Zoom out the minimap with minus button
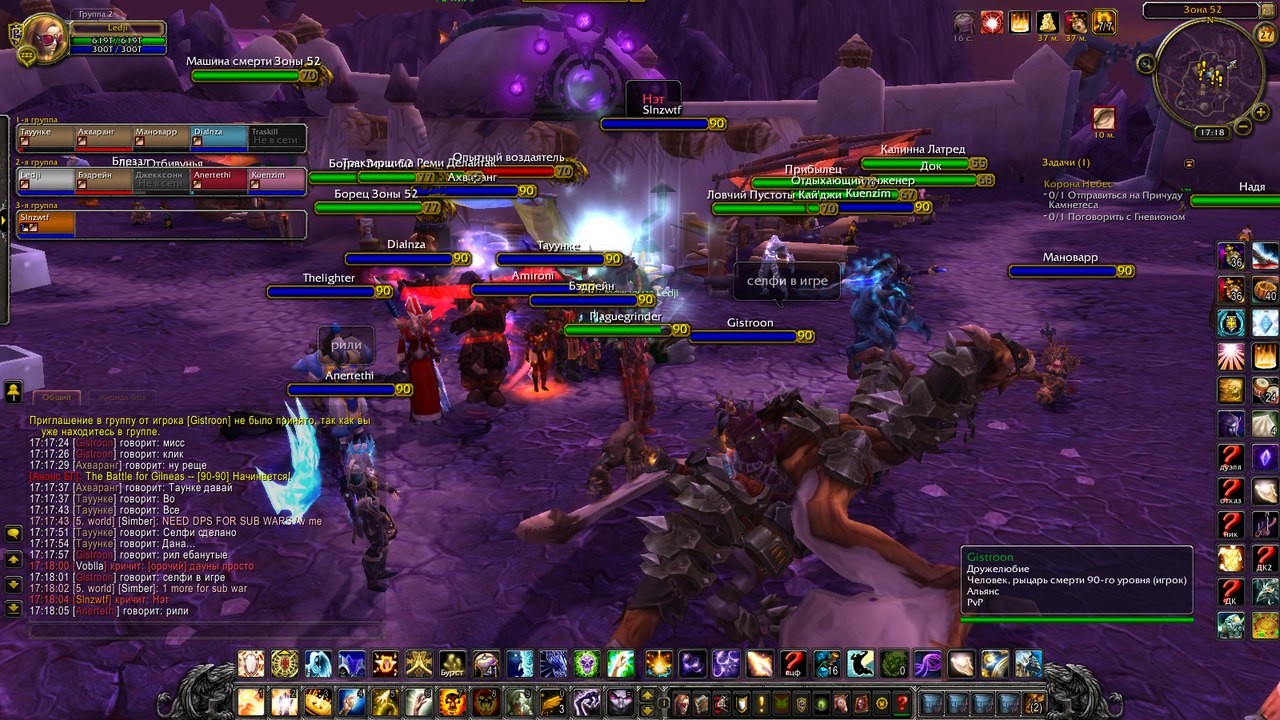 (x=1243, y=126)
